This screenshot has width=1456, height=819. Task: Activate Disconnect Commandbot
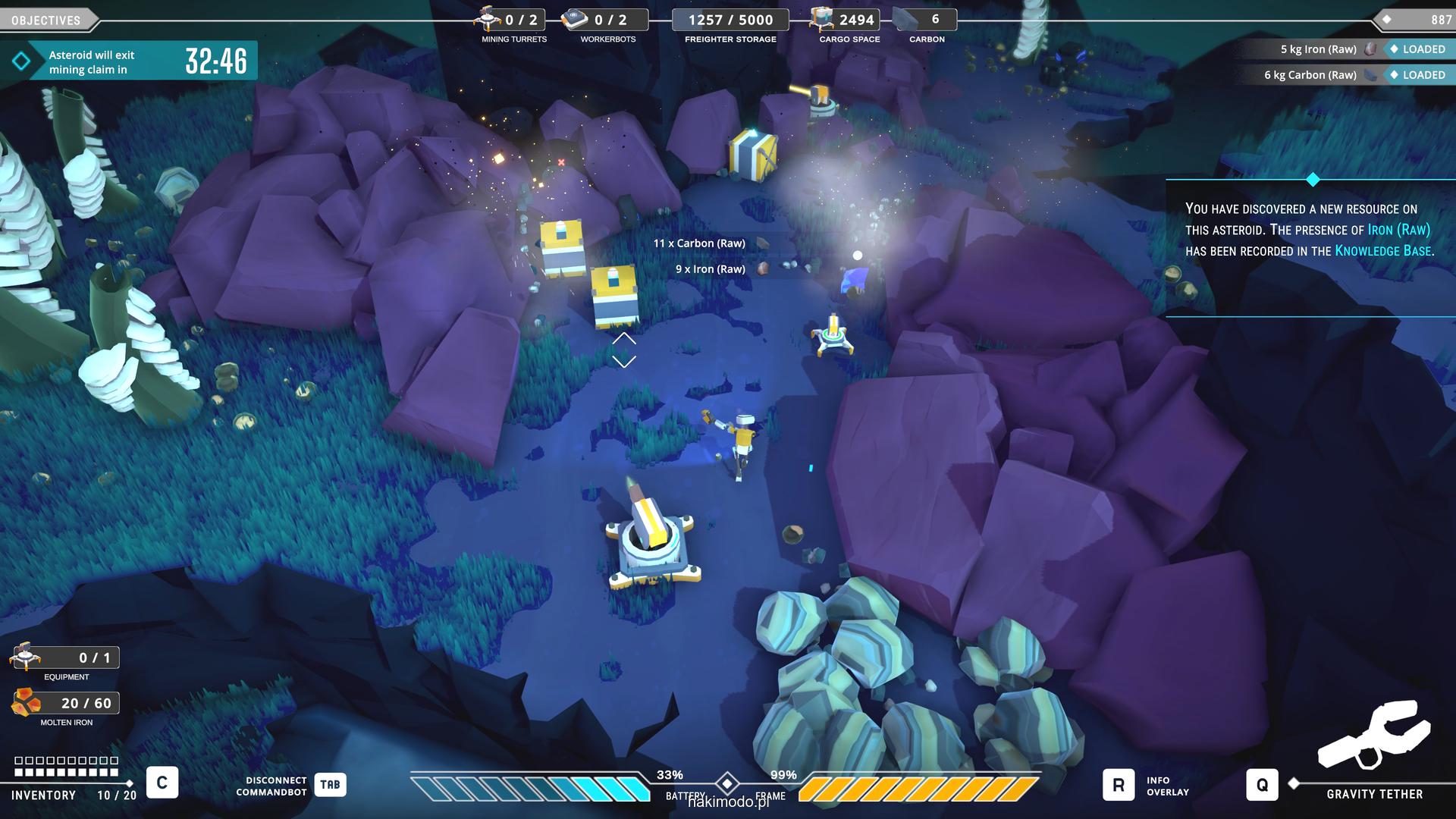pos(330,785)
